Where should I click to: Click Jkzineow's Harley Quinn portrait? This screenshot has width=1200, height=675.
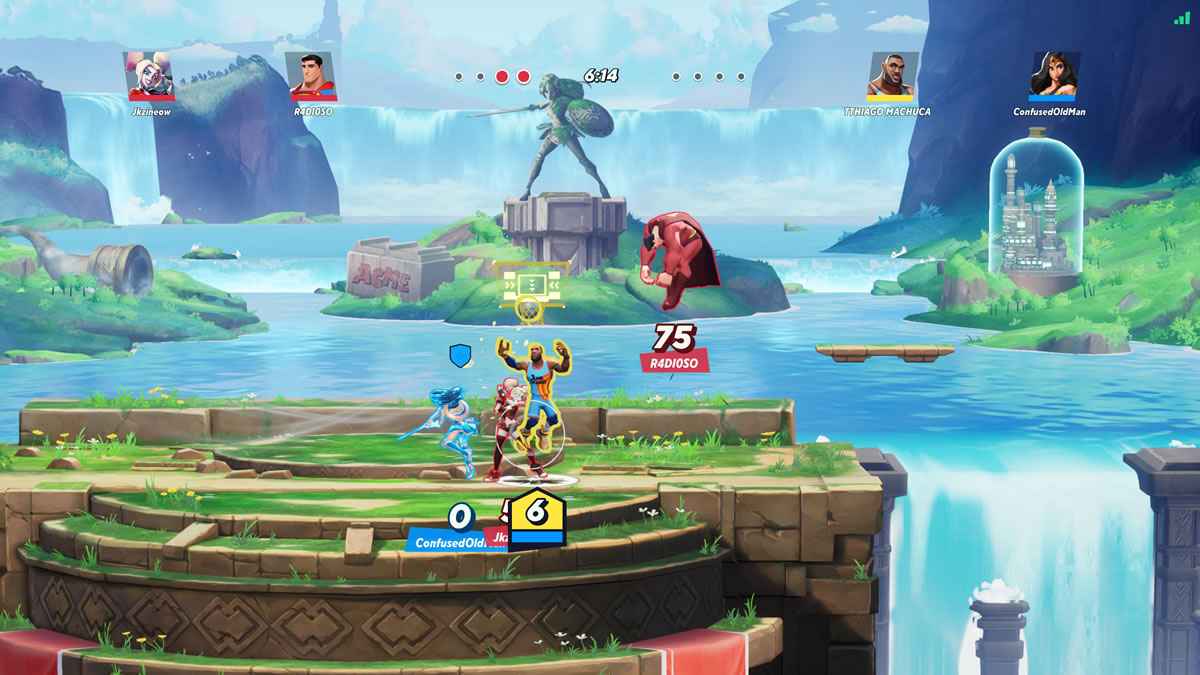click(148, 76)
